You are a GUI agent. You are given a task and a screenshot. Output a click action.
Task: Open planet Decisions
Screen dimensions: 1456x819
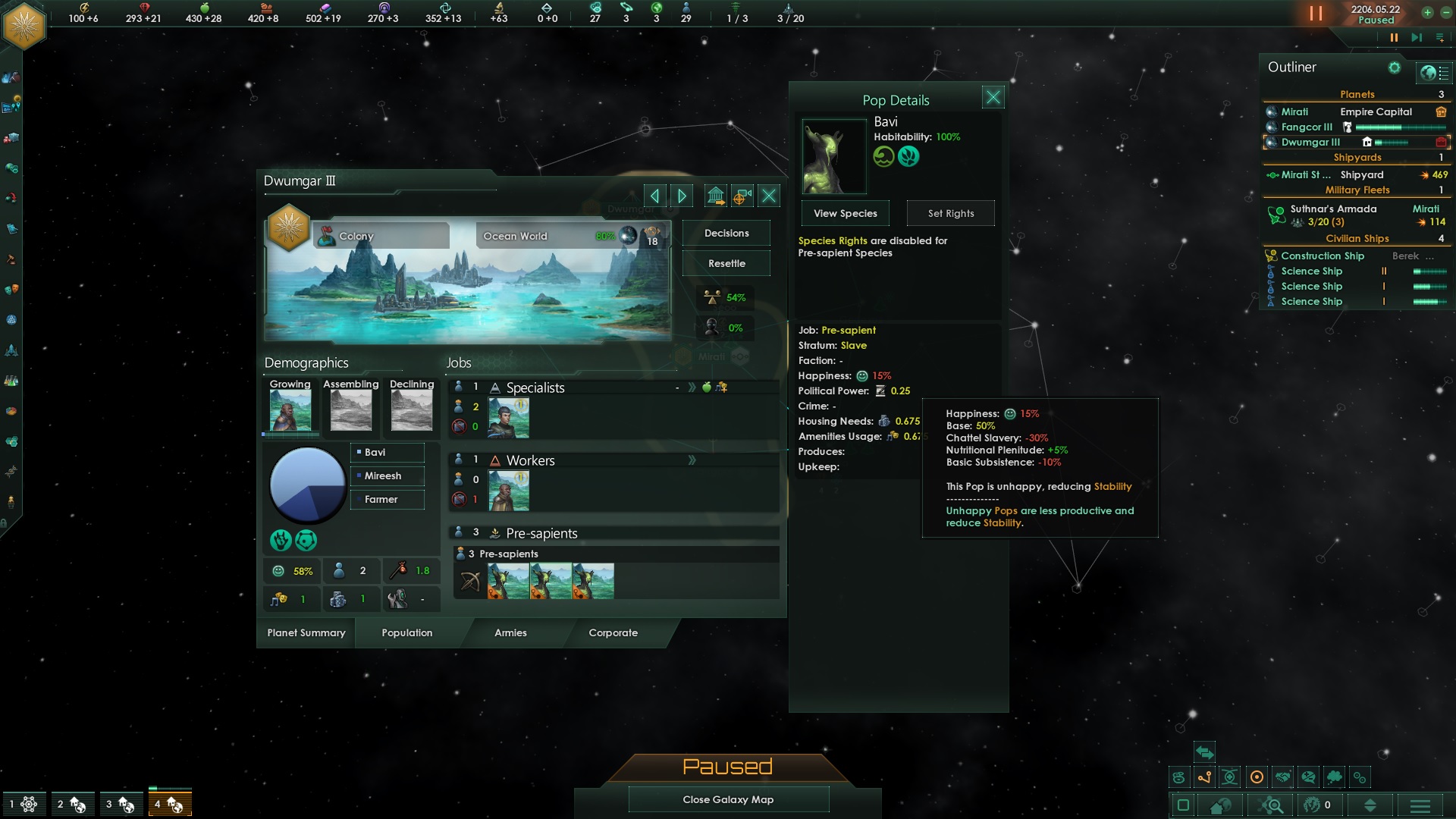726,234
